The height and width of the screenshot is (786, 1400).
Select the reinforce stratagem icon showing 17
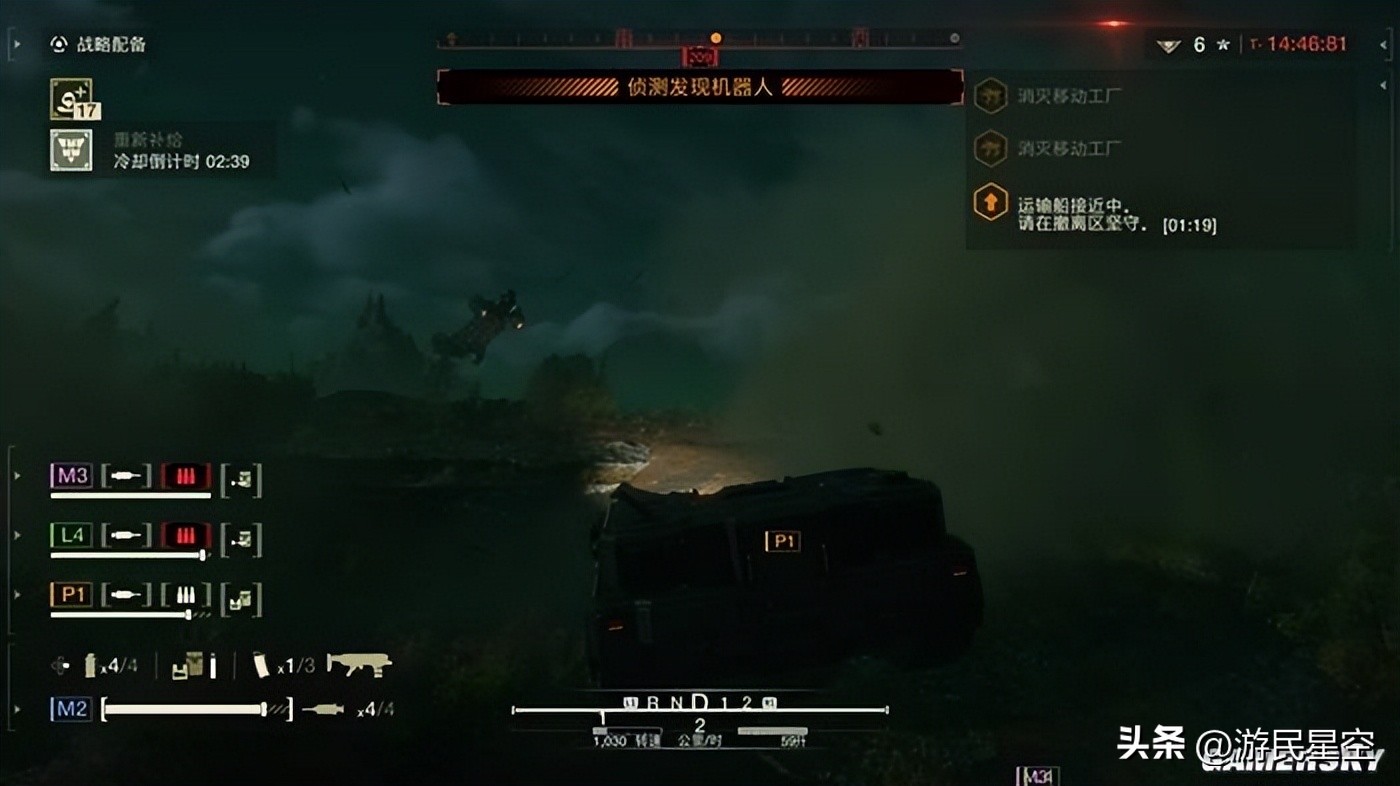(x=72, y=99)
